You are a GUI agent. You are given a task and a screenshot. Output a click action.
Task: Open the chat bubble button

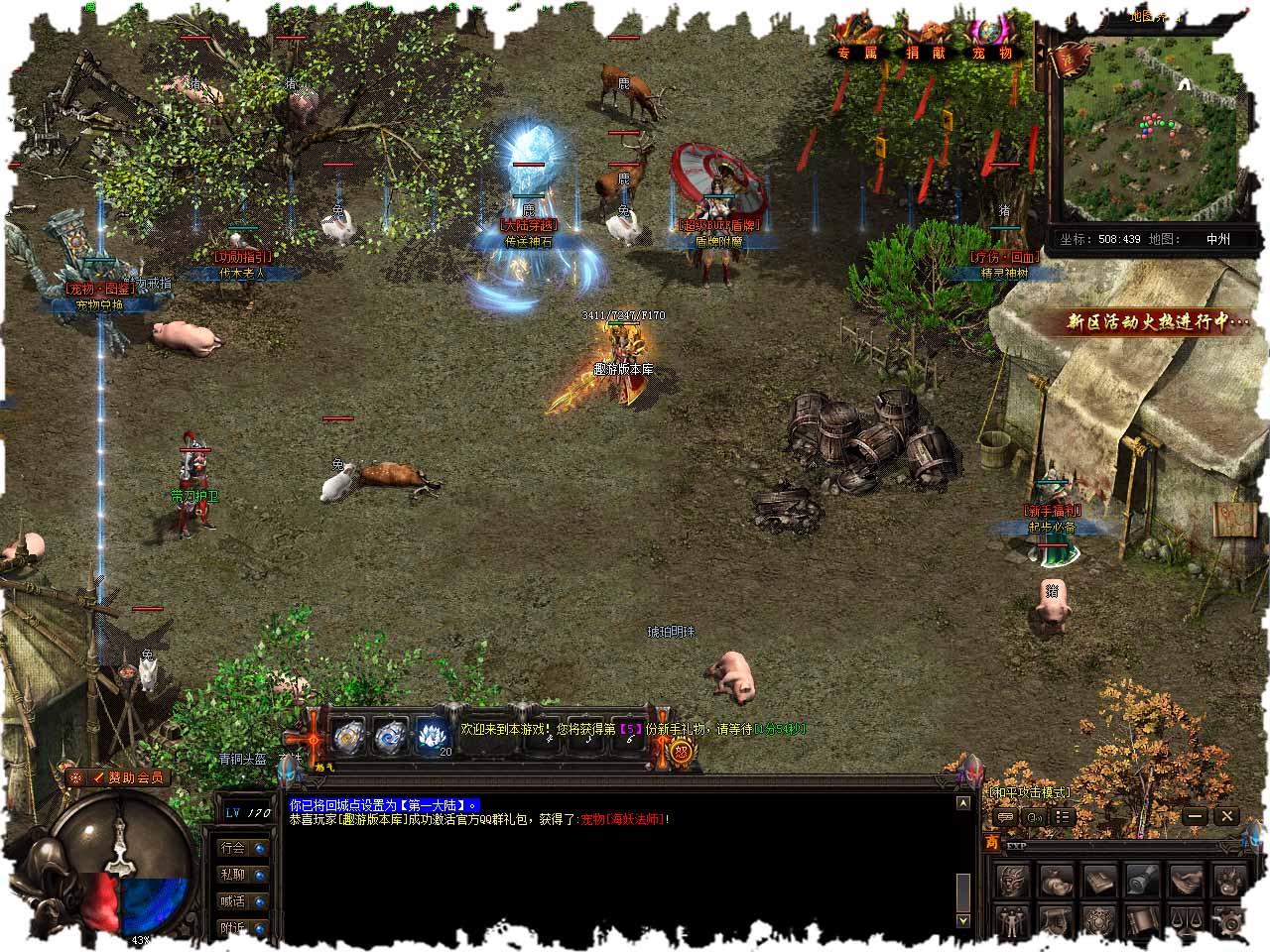click(1005, 817)
